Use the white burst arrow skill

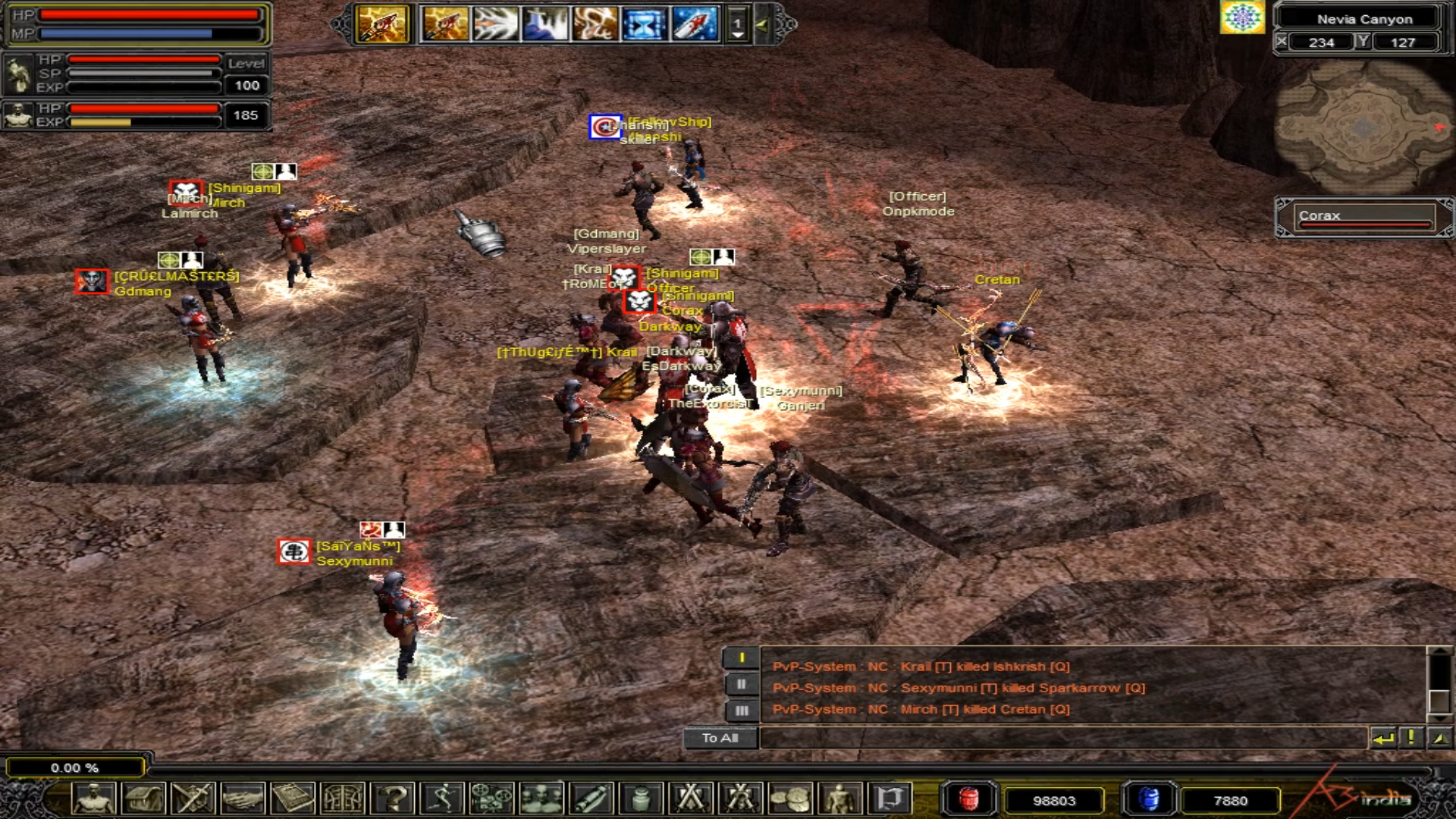coord(494,24)
